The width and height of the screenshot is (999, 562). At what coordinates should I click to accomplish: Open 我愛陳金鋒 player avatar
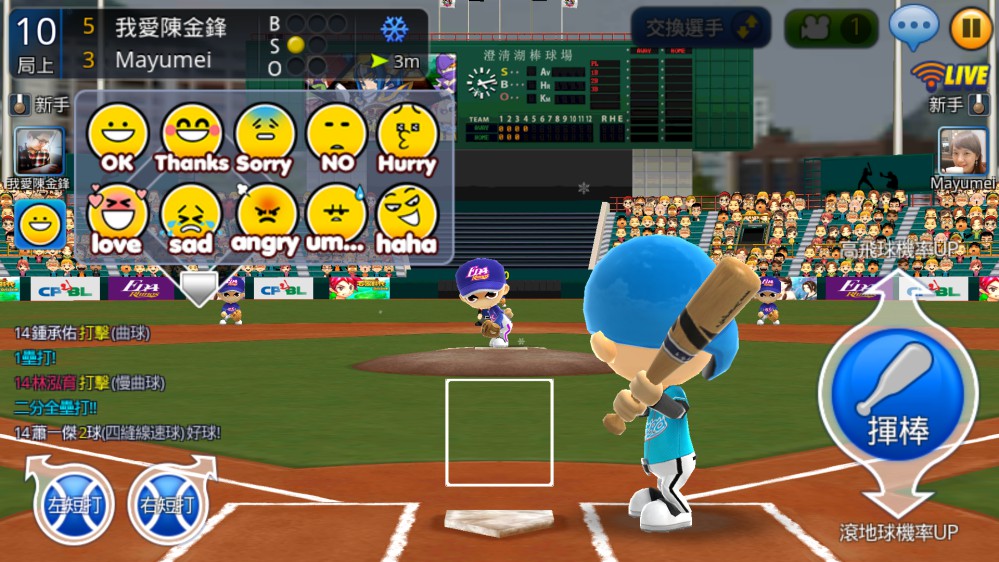tap(39, 152)
